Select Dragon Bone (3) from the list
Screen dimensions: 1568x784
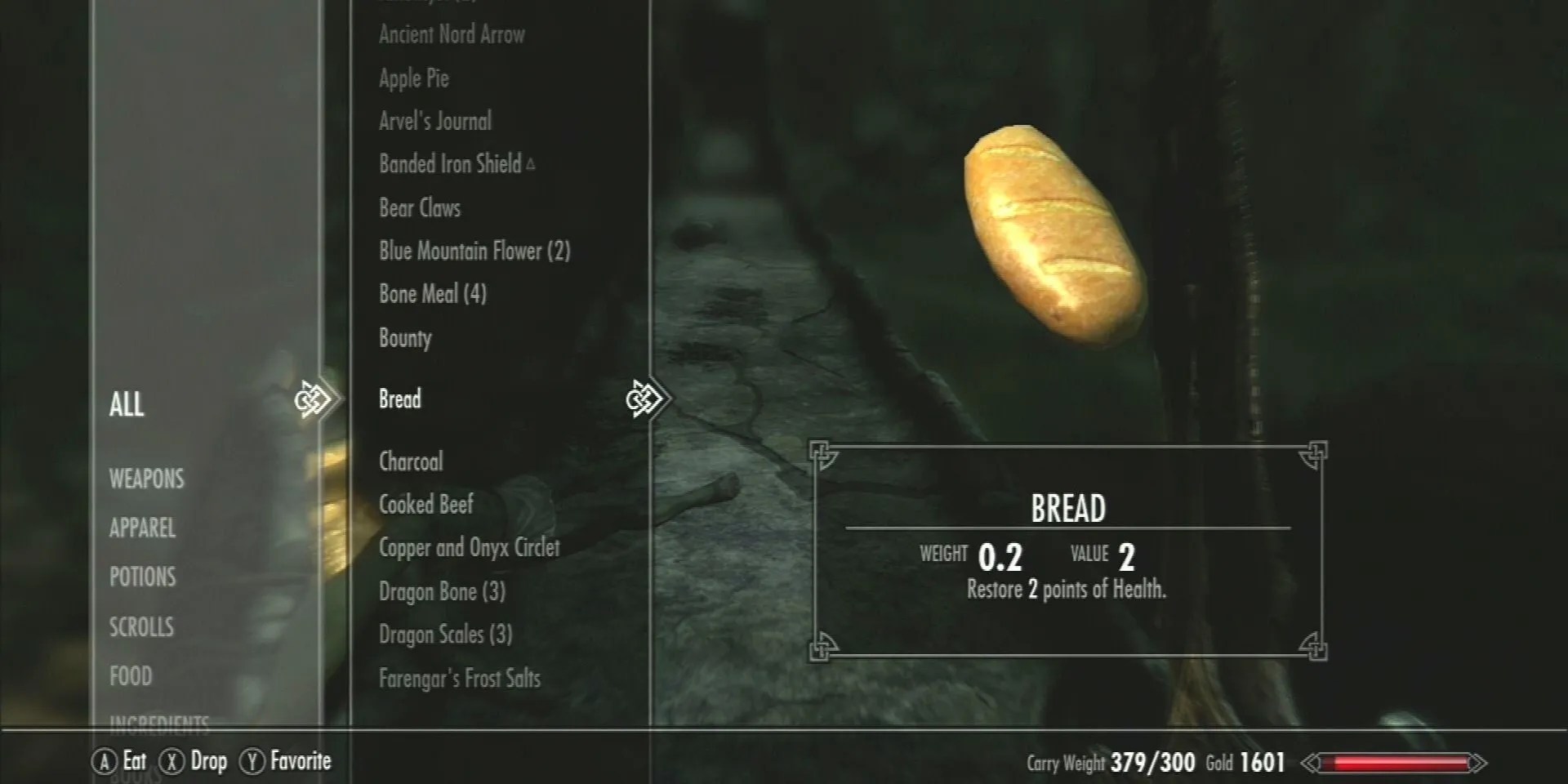pos(441,591)
